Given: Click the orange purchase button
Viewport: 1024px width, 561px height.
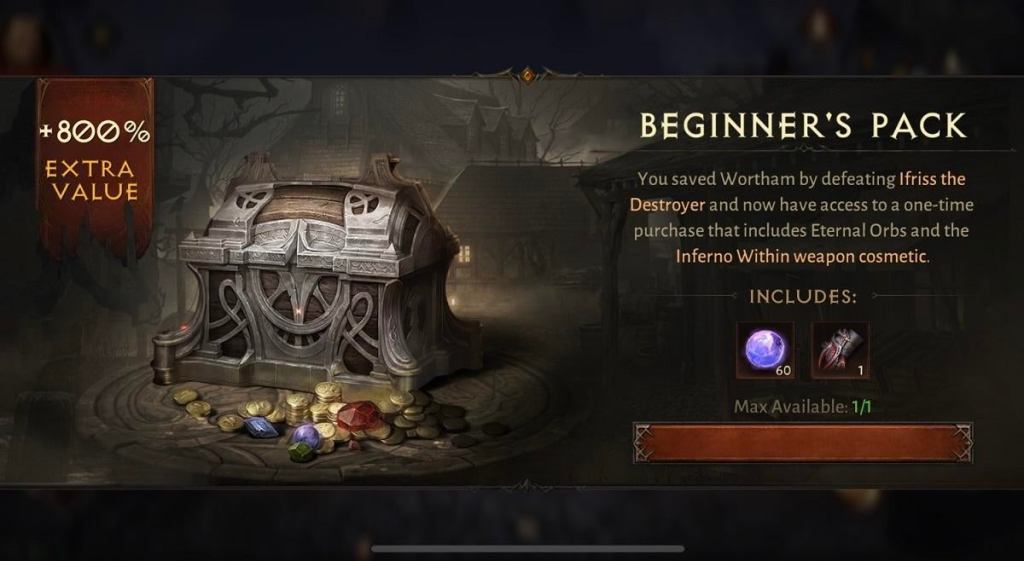Looking at the screenshot, I should click(802, 442).
